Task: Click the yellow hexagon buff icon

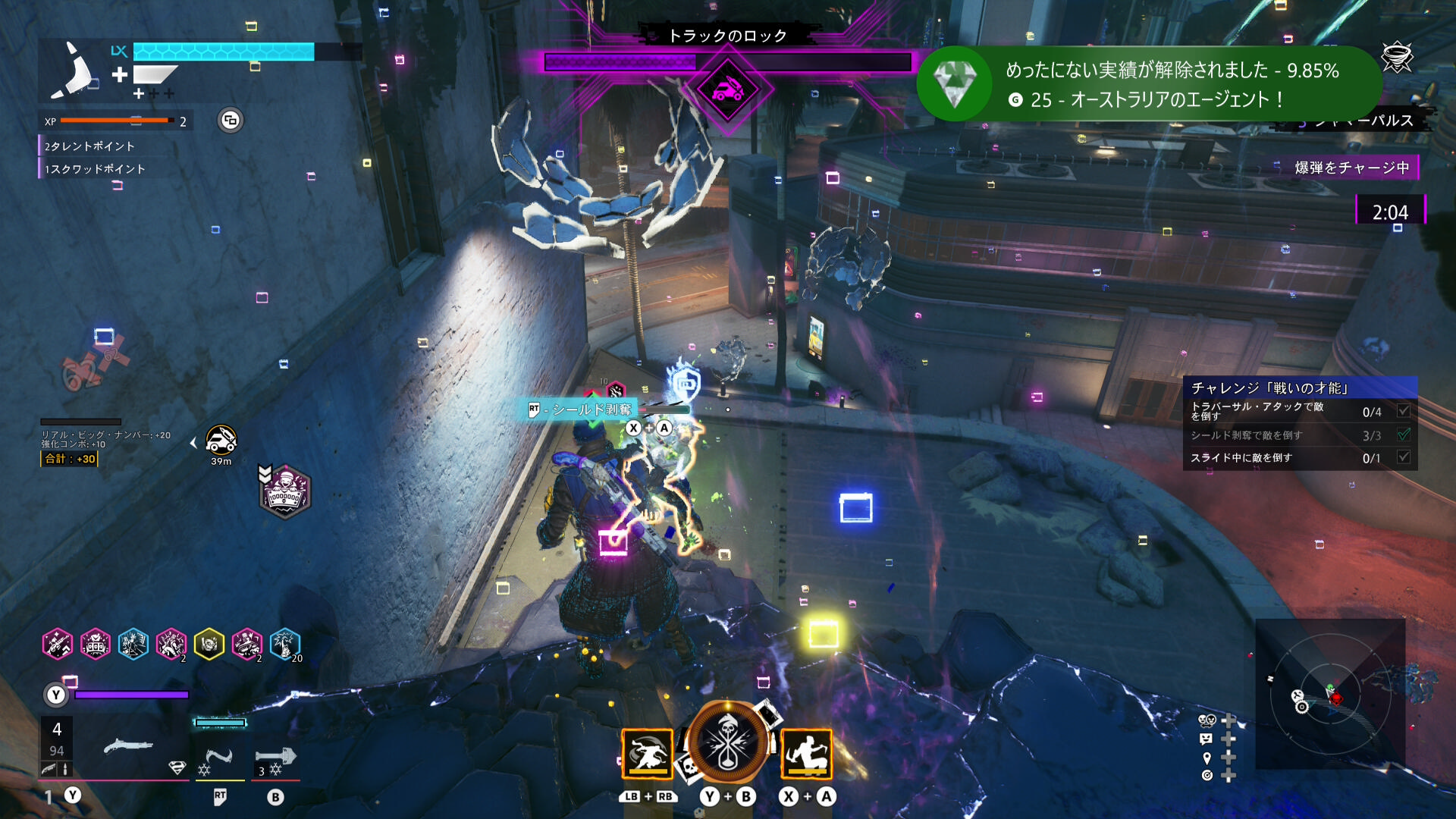Action: click(x=209, y=645)
